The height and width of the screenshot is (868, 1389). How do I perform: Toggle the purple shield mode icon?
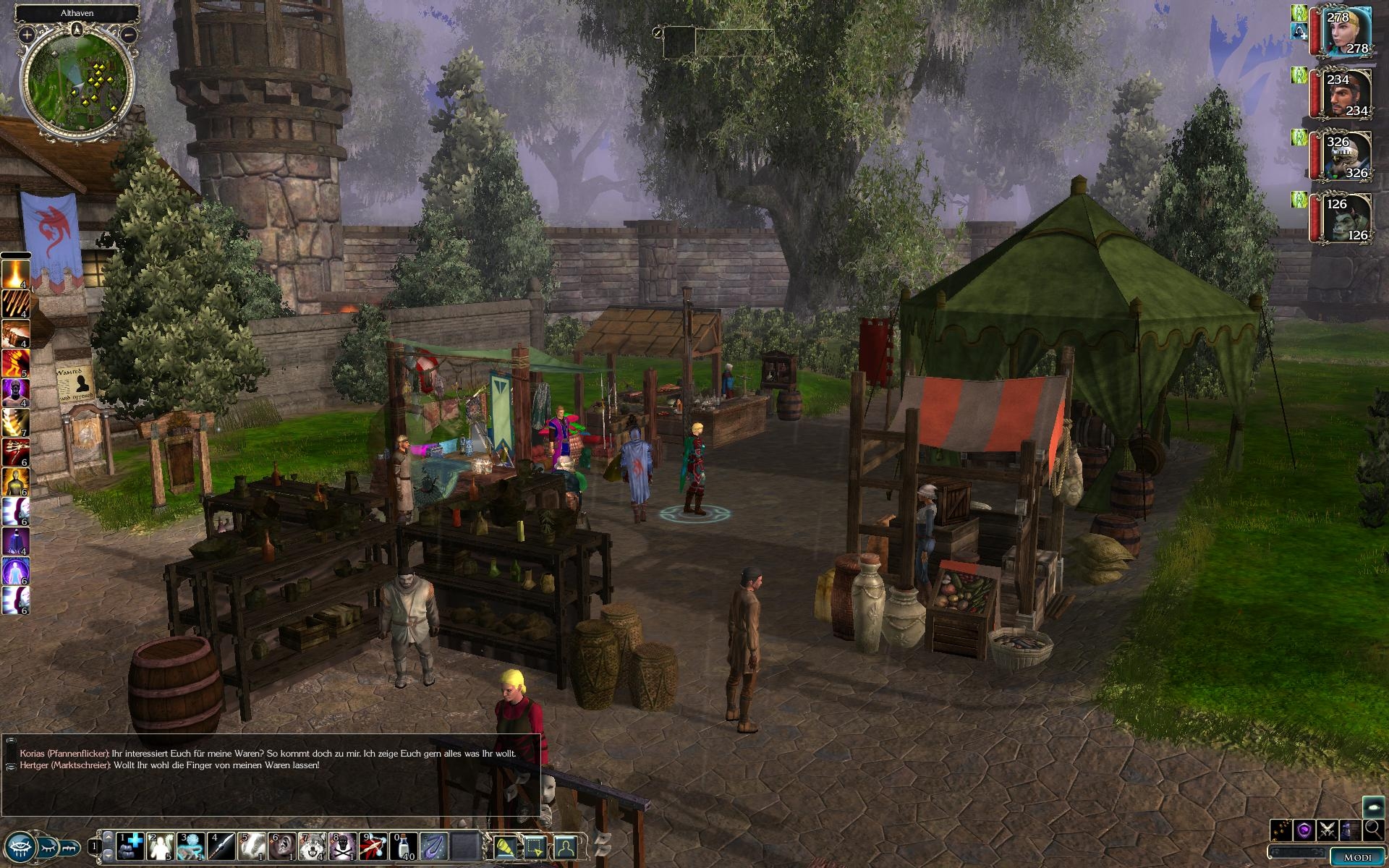1304,830
